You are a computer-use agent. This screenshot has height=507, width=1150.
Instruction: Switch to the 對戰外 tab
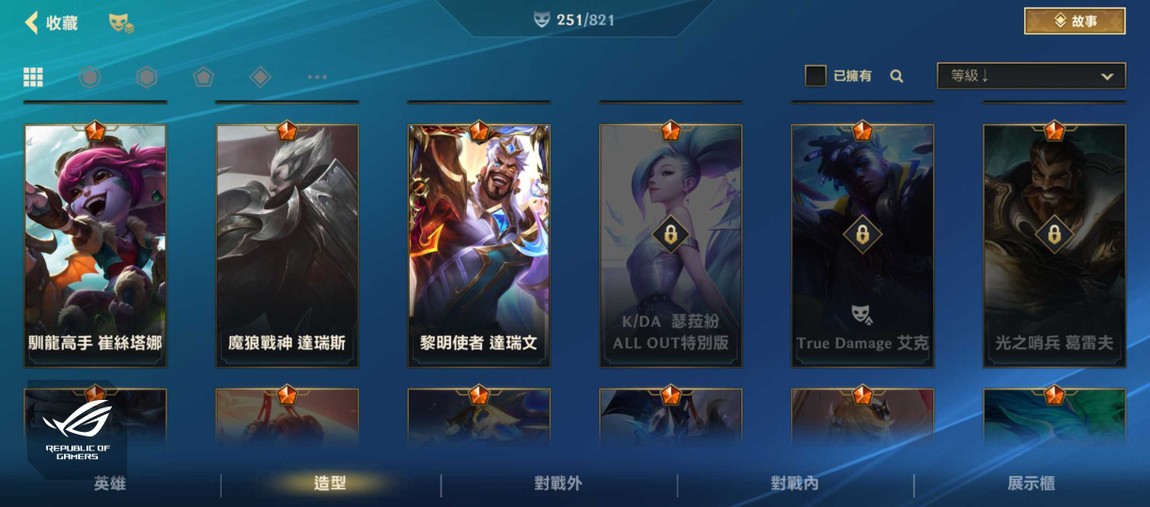pos(558,484)
